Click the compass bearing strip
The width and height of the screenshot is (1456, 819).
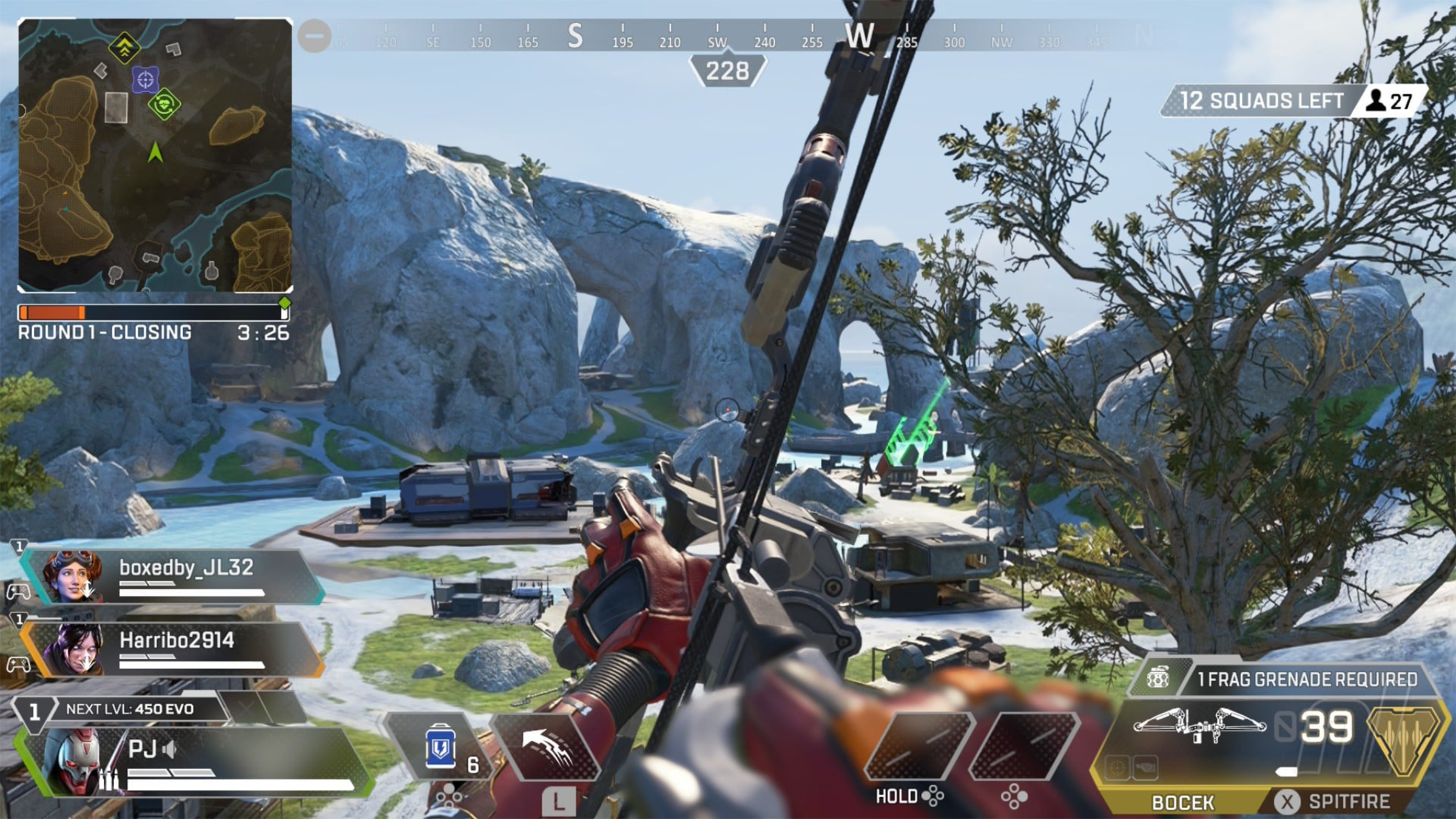tap(728, 38)
